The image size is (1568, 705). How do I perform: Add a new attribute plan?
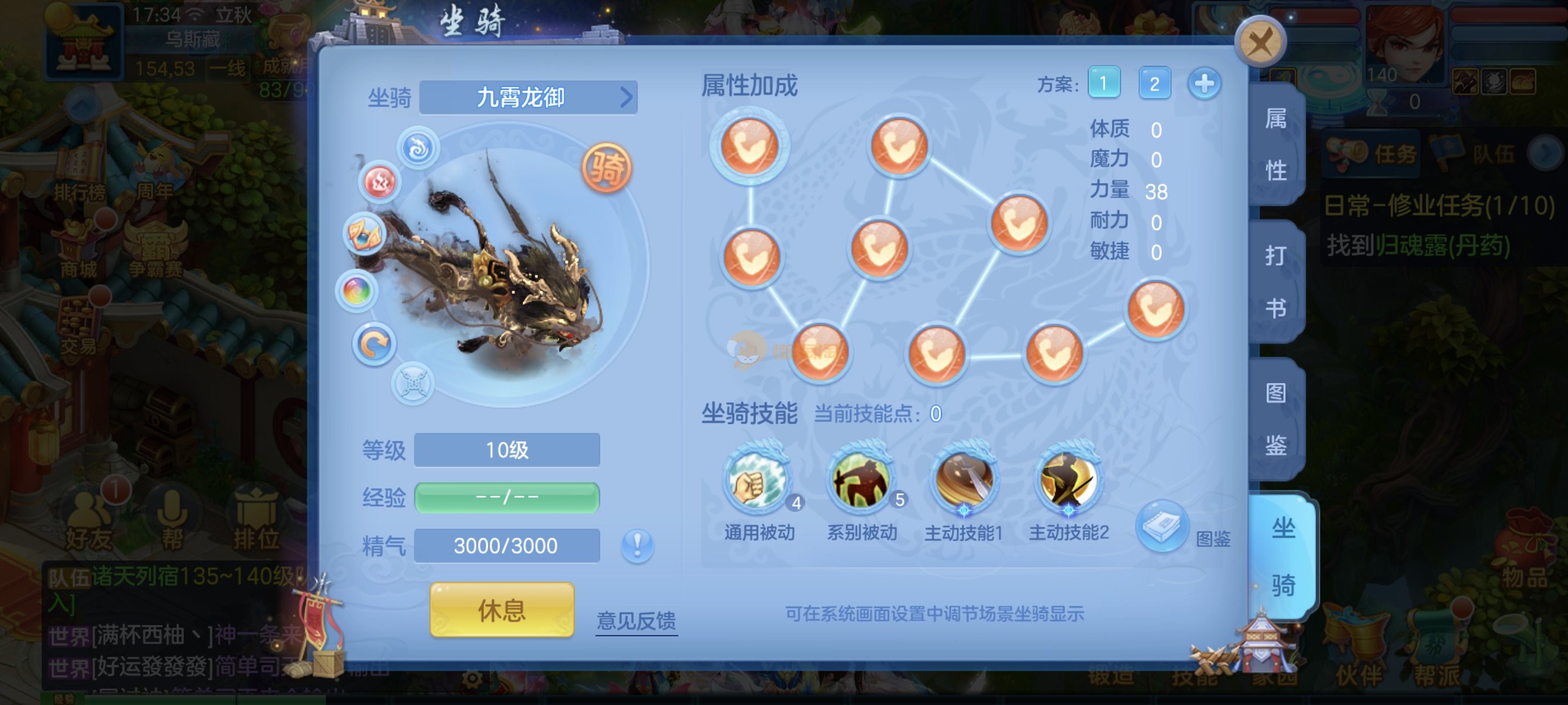[1204, 83]
